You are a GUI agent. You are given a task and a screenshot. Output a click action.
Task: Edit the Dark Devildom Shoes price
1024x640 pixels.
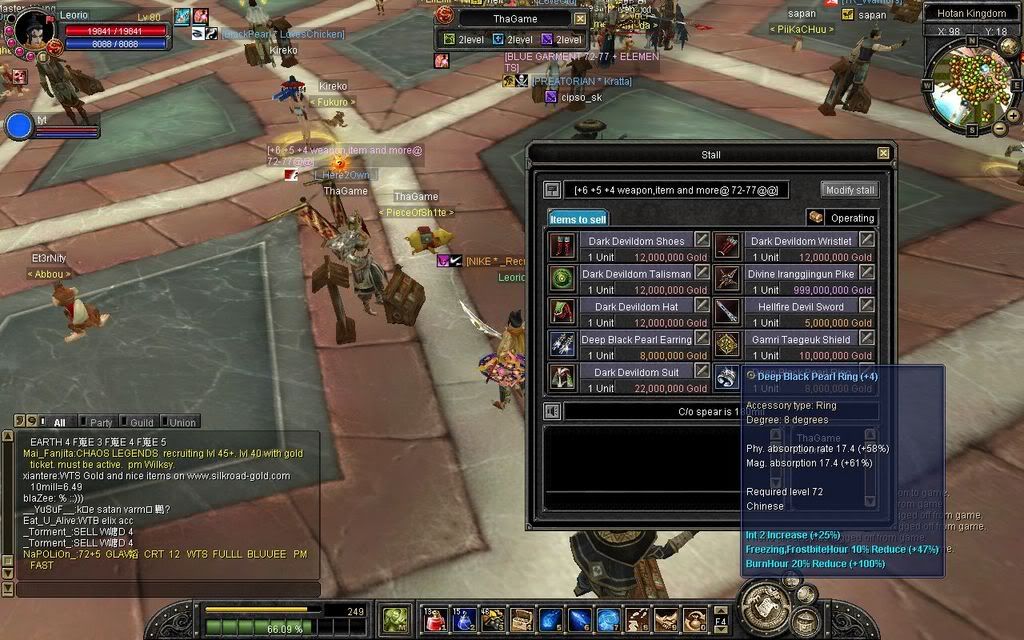click(702, 240)
